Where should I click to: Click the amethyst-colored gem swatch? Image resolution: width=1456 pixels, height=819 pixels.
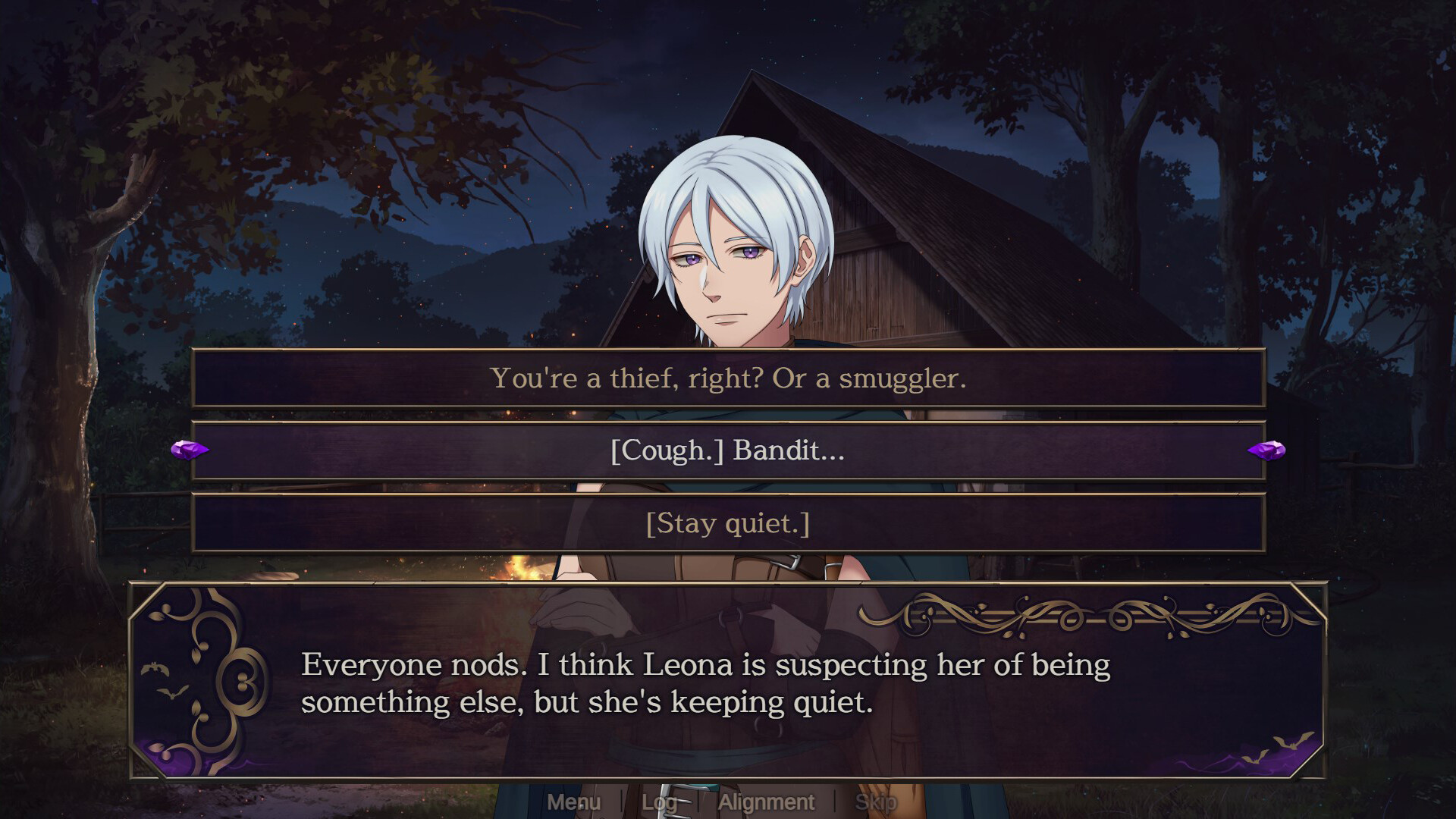(x=1268, y=450)
